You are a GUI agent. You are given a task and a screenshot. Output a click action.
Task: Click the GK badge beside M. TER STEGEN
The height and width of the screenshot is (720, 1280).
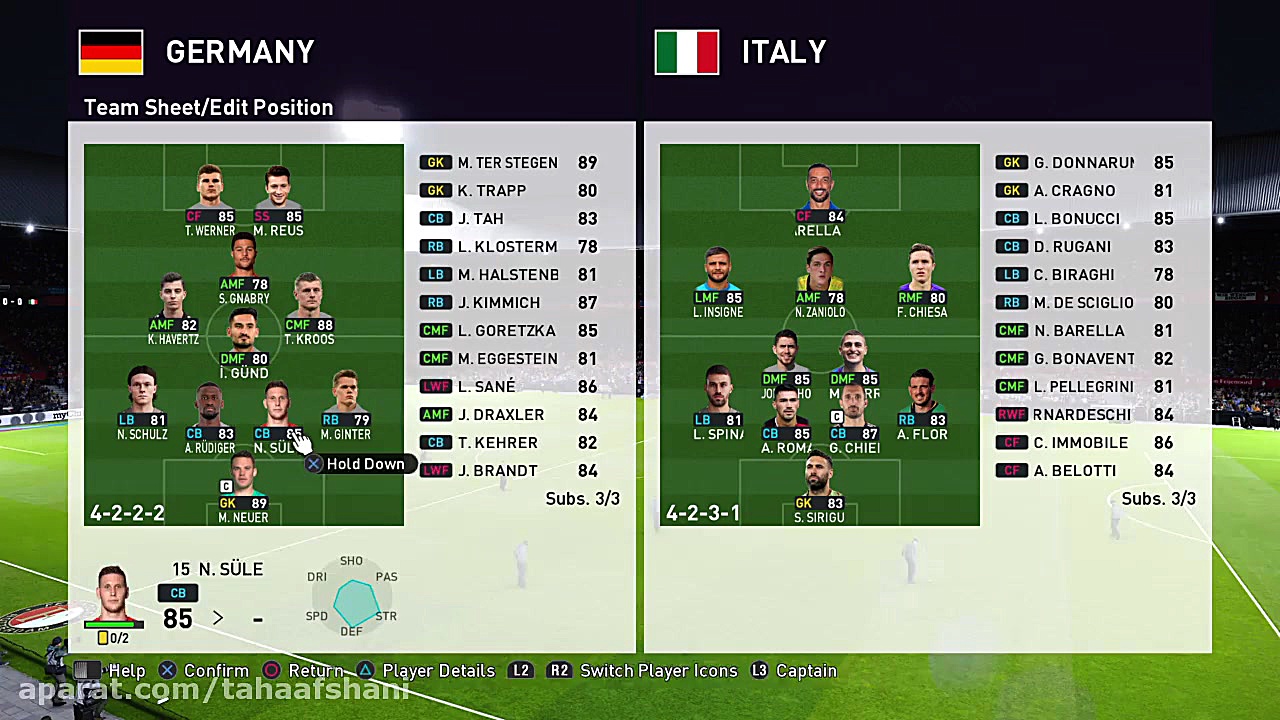436,162
